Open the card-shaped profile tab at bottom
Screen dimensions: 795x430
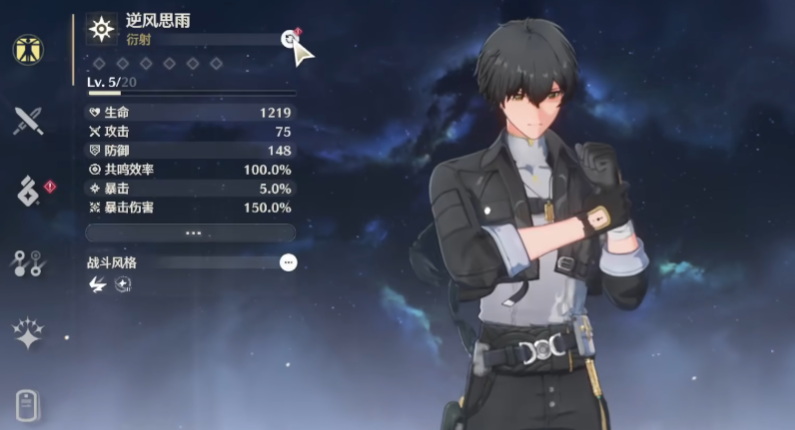pyautogui.click(x=27, y=405)
